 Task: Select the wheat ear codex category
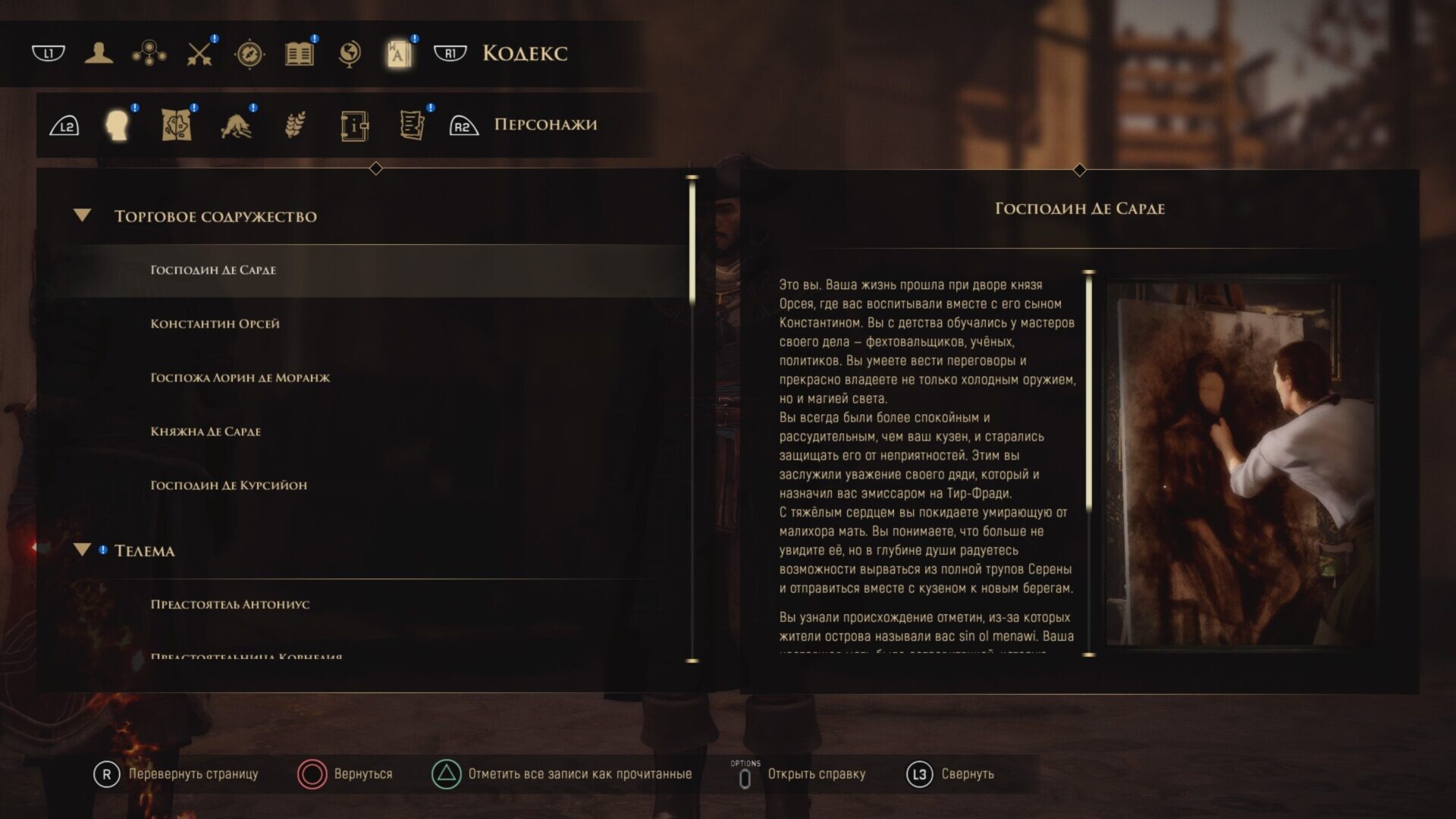295,125
